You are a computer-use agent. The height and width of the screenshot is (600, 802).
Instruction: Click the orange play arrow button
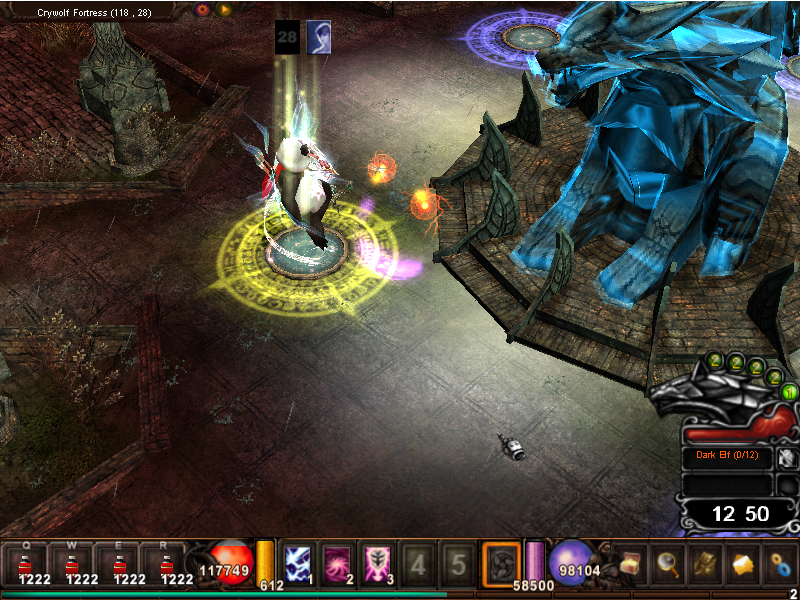pyautogui.click(x=225, y=9)
